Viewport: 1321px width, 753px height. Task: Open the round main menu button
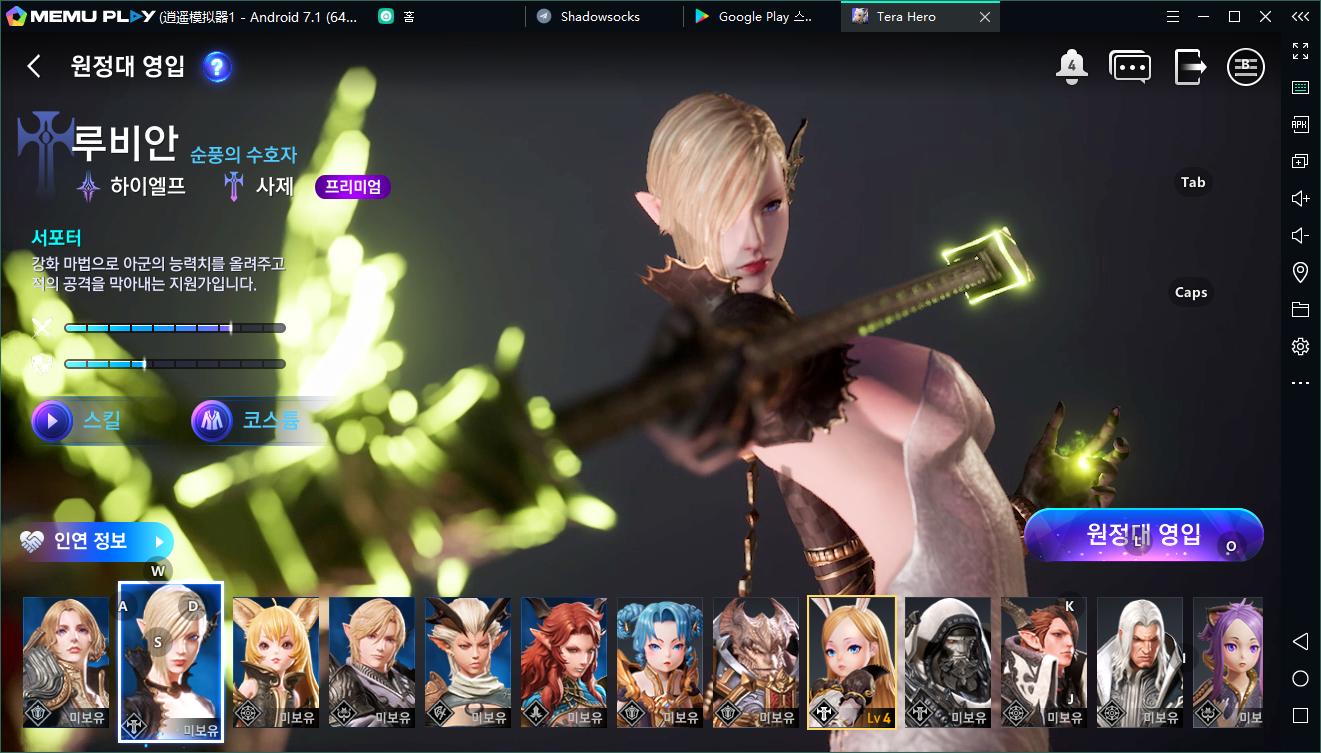point(1246,67)
